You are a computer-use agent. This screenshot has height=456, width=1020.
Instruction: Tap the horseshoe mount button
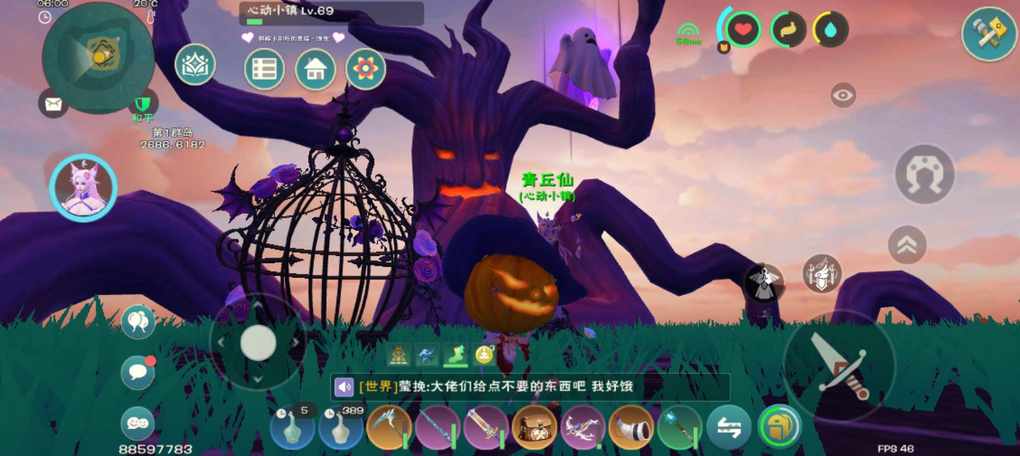[x=924, y=174]
